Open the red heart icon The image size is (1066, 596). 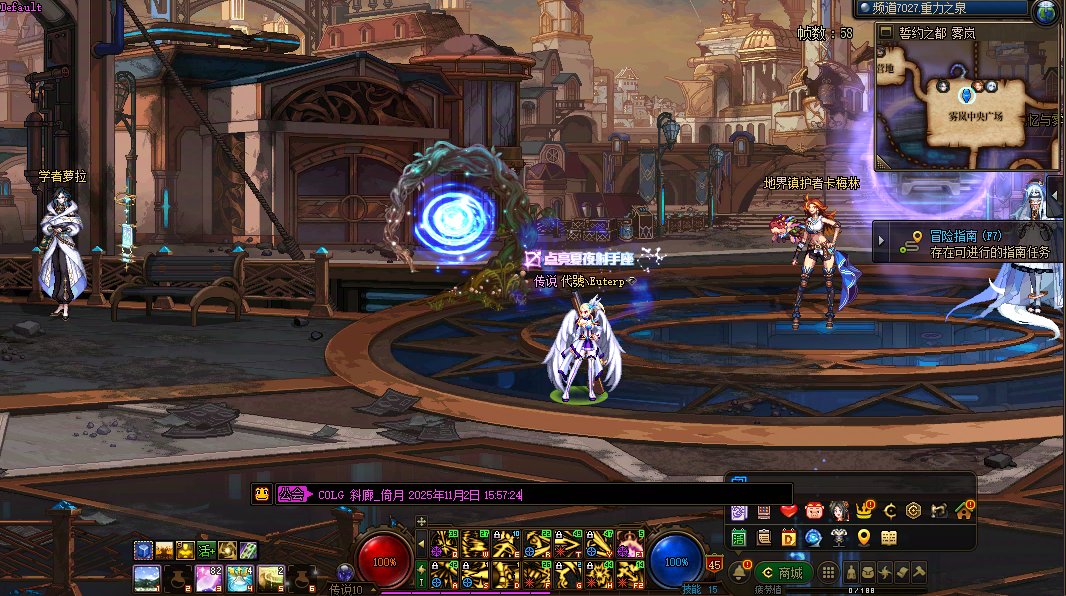789,511
